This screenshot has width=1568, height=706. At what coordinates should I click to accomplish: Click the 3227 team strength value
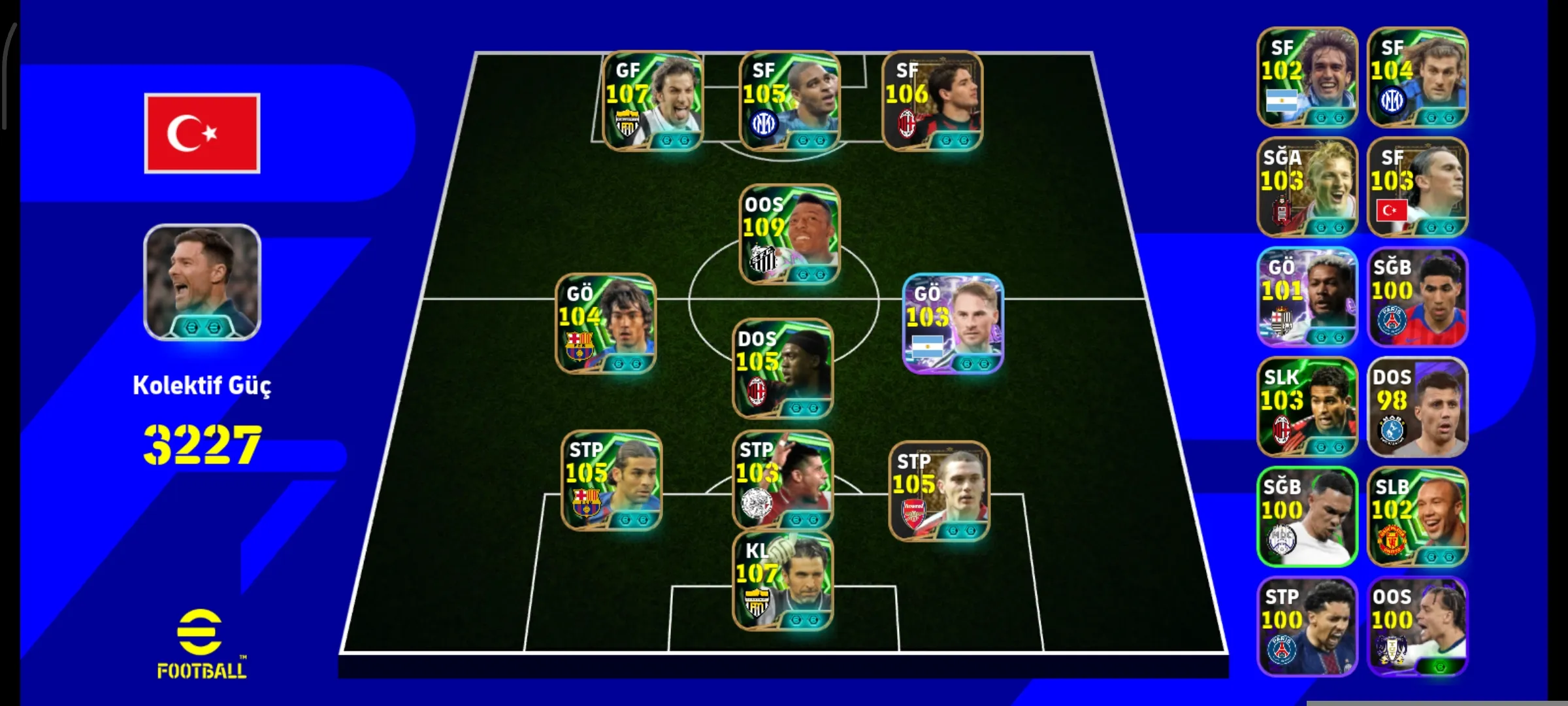[204, 445]
